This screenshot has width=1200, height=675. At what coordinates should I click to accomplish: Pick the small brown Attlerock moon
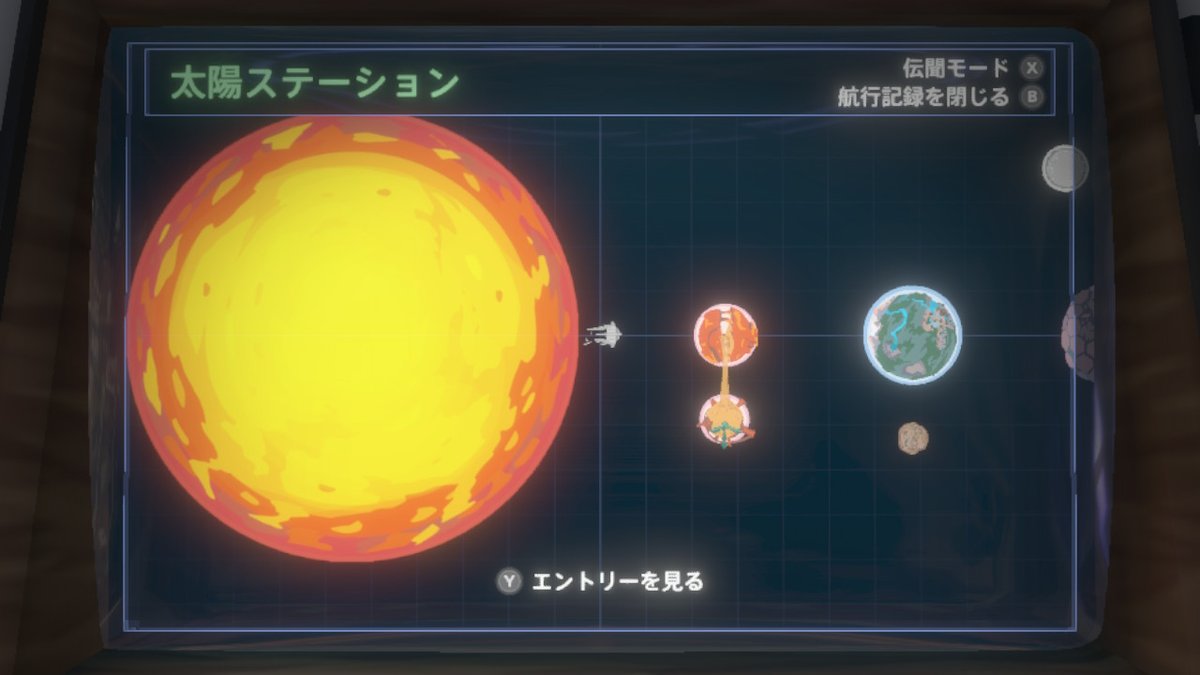pos(912,436)
